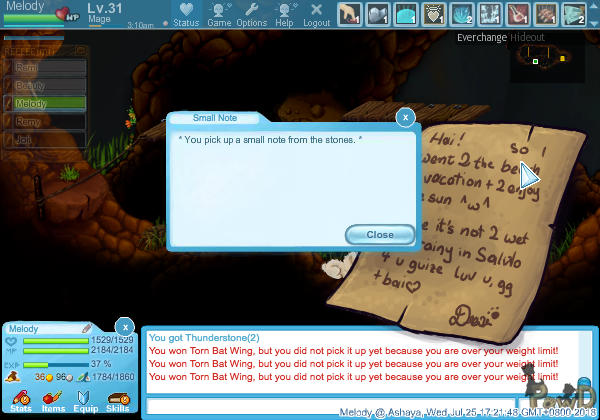Open the Status menu
600x420 pixels.
pos(186,14)
